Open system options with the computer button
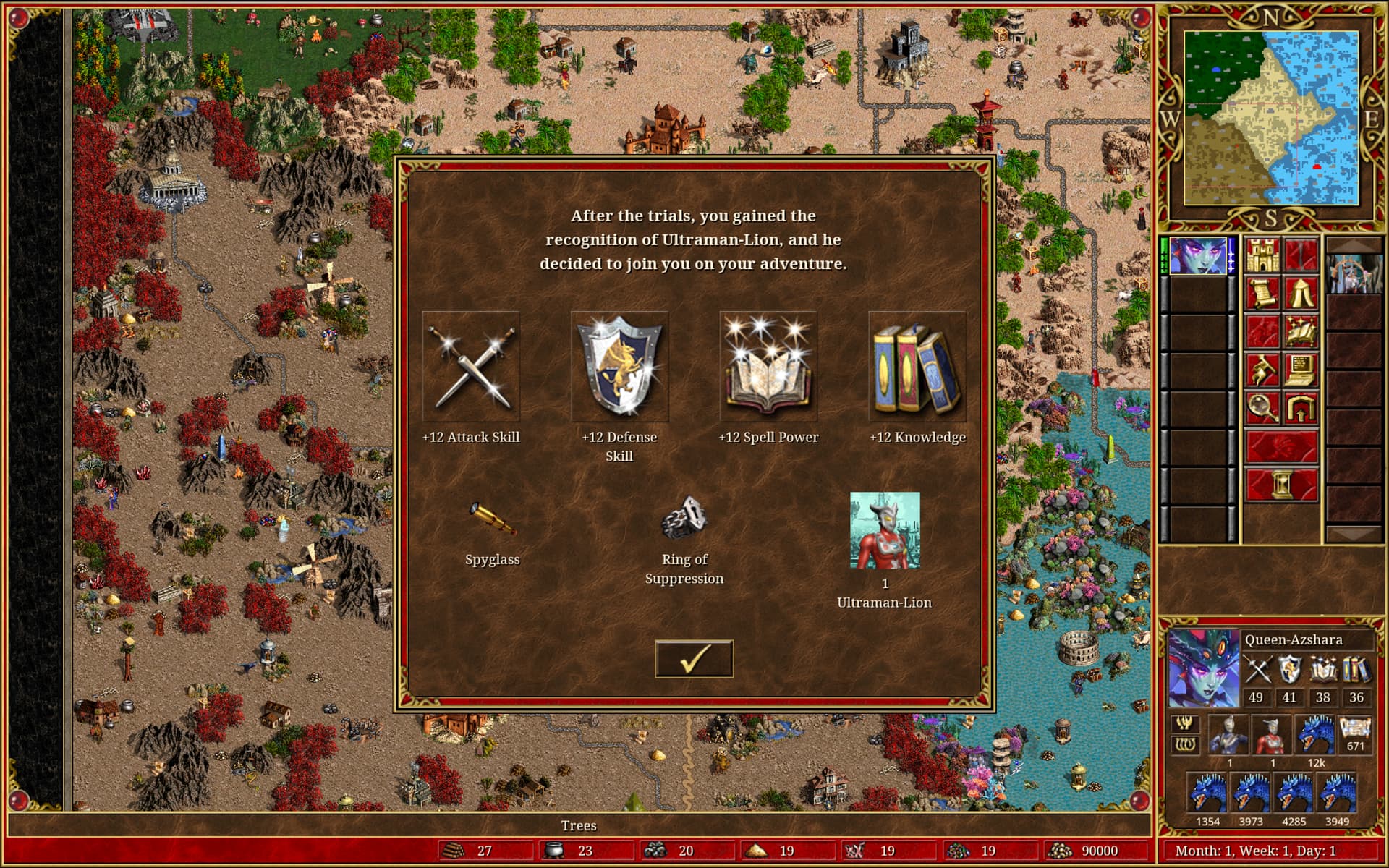Screen dimensions: 1389x868 click(1301, 370)
